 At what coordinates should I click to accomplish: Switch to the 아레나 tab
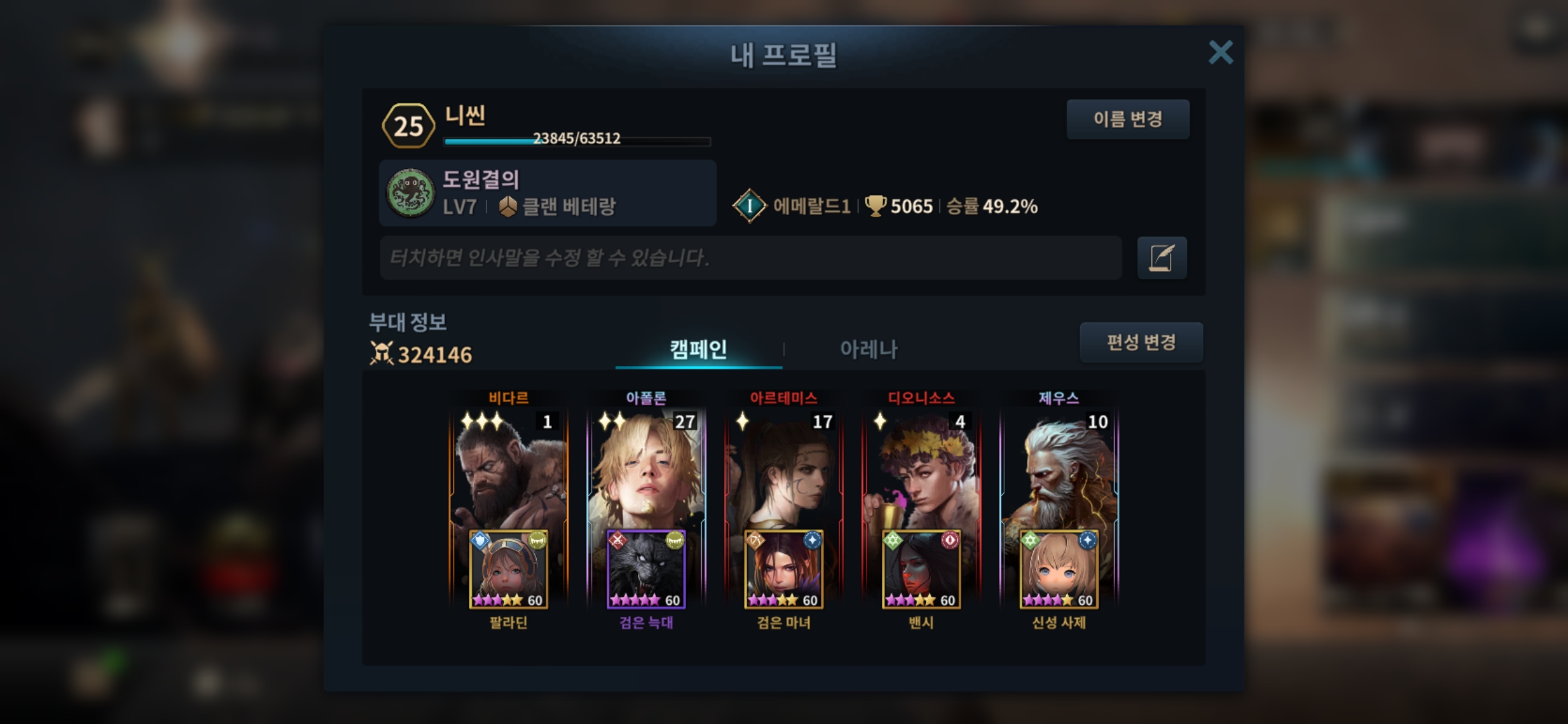868,349
